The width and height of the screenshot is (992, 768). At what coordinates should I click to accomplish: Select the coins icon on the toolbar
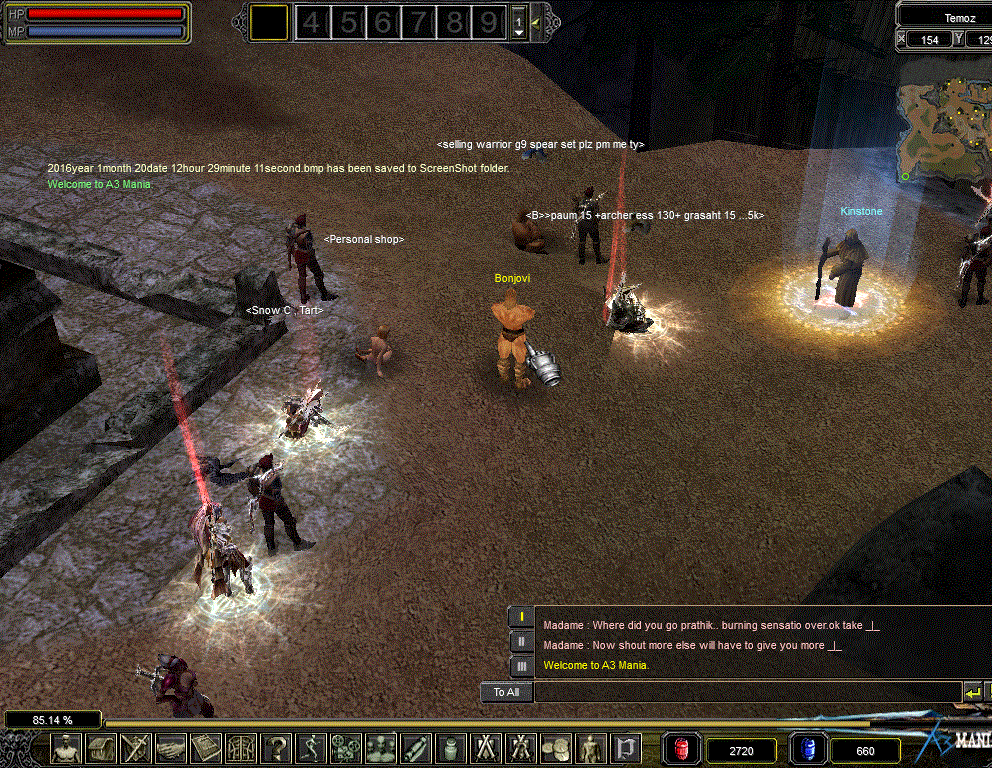coord(555,748)
